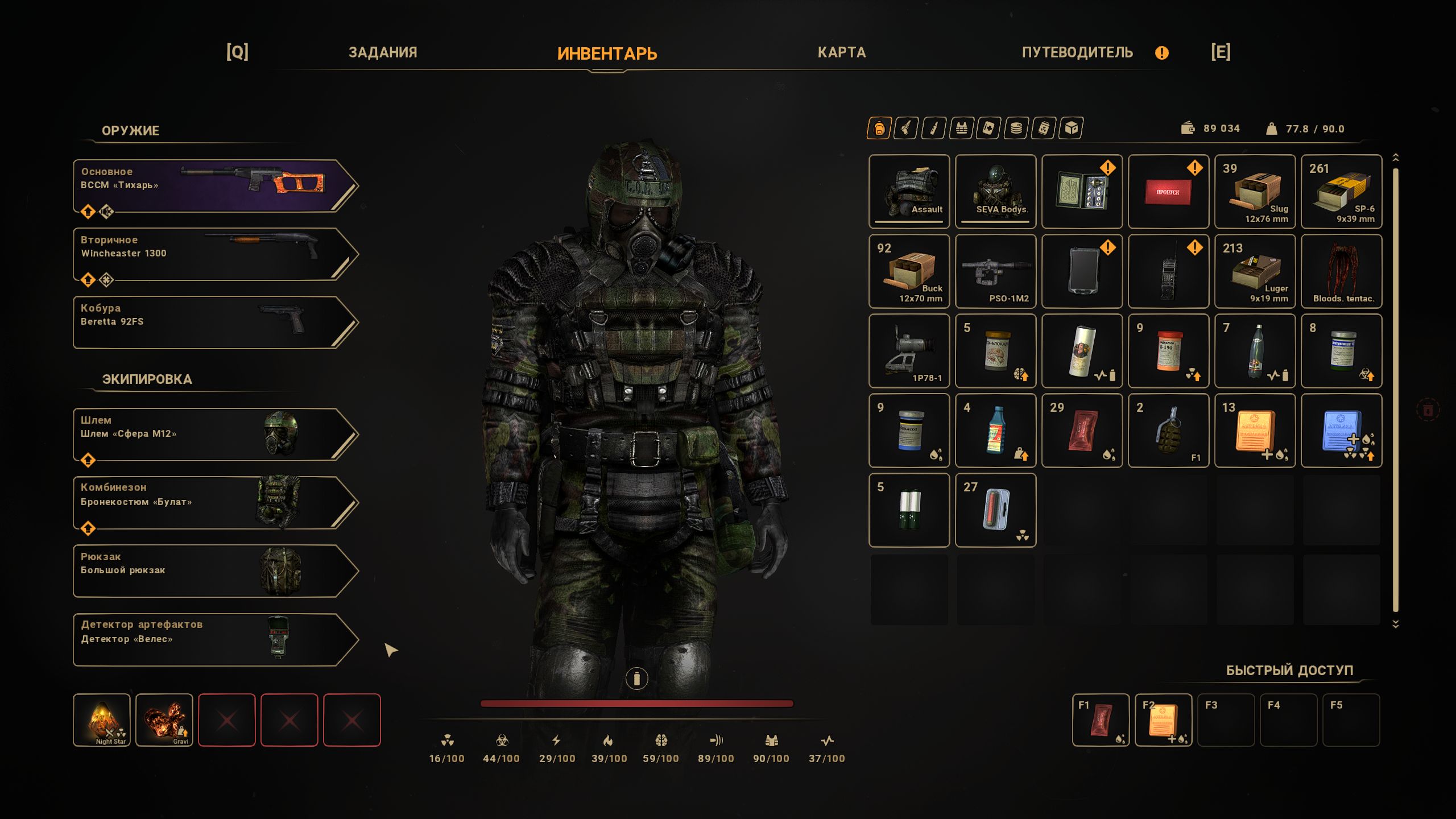Image resolution: width=1456 pixels, height=819 pixels.
Task: Switch to the ЗАДАНИЯ tab
Action: pyautogui.click(x=383, y=52)
